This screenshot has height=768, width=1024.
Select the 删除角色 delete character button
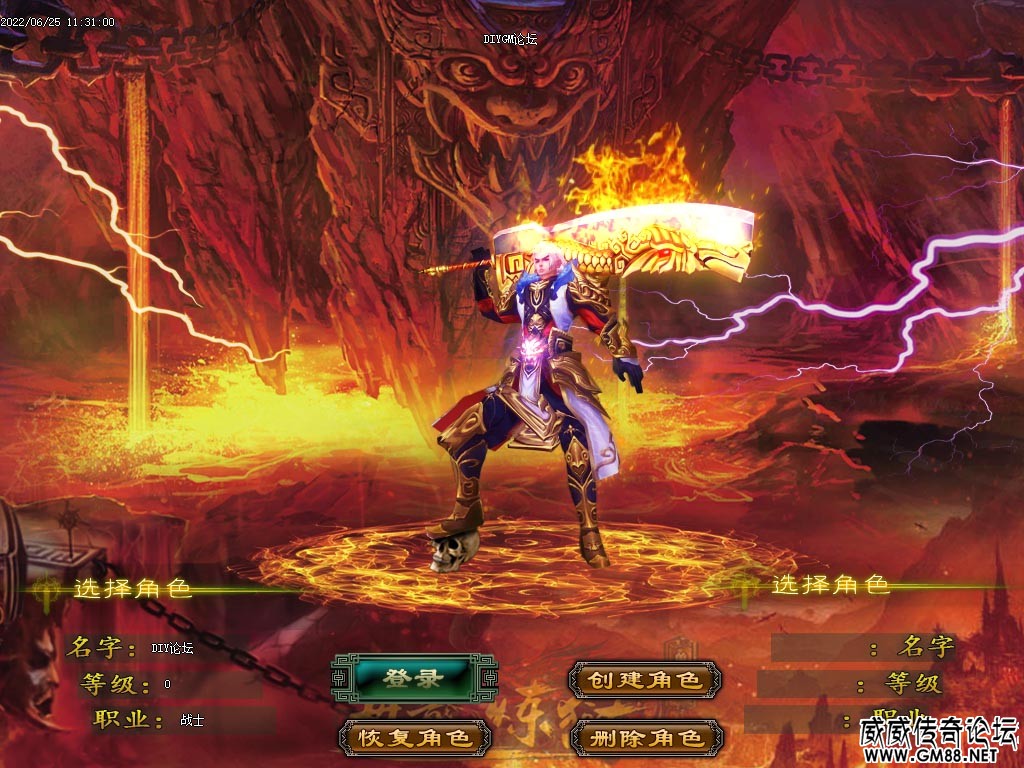[x=644, y=739]
